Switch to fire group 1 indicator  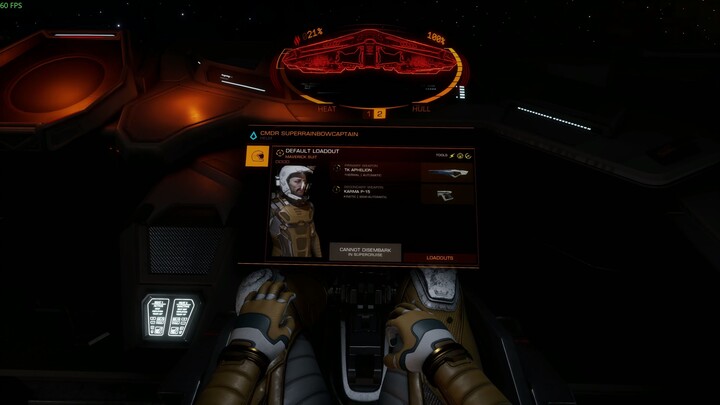367,114
